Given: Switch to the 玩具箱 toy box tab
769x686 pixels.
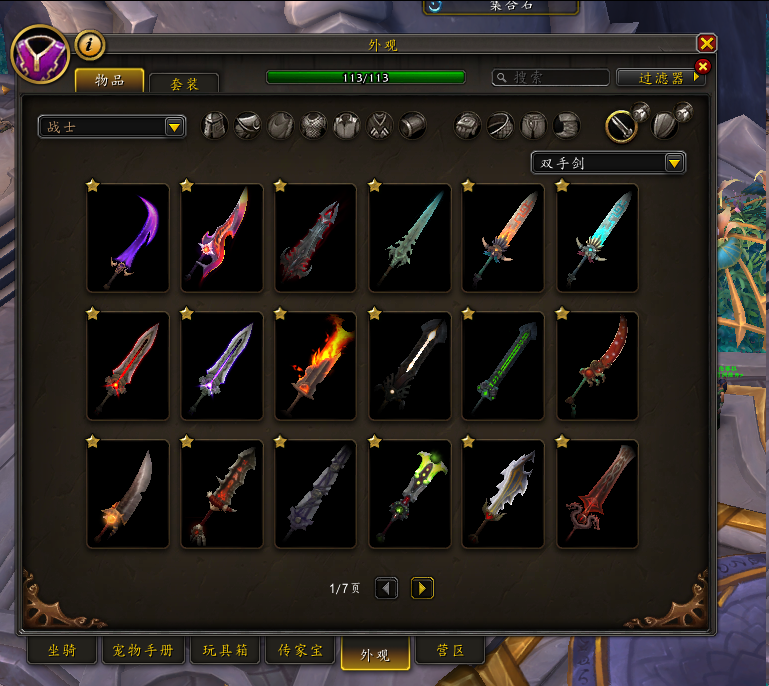Looking at the screenshot, I should click(226, 651).
